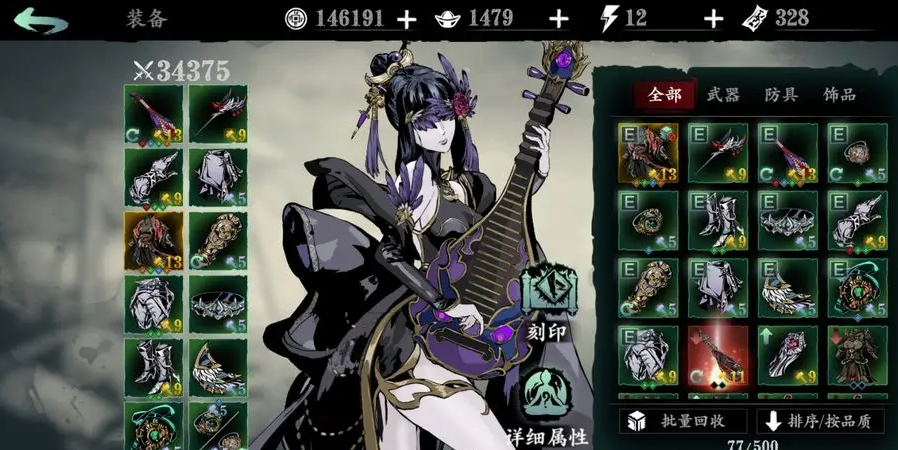Switch to the 防具 (Armor) tab

781,95
